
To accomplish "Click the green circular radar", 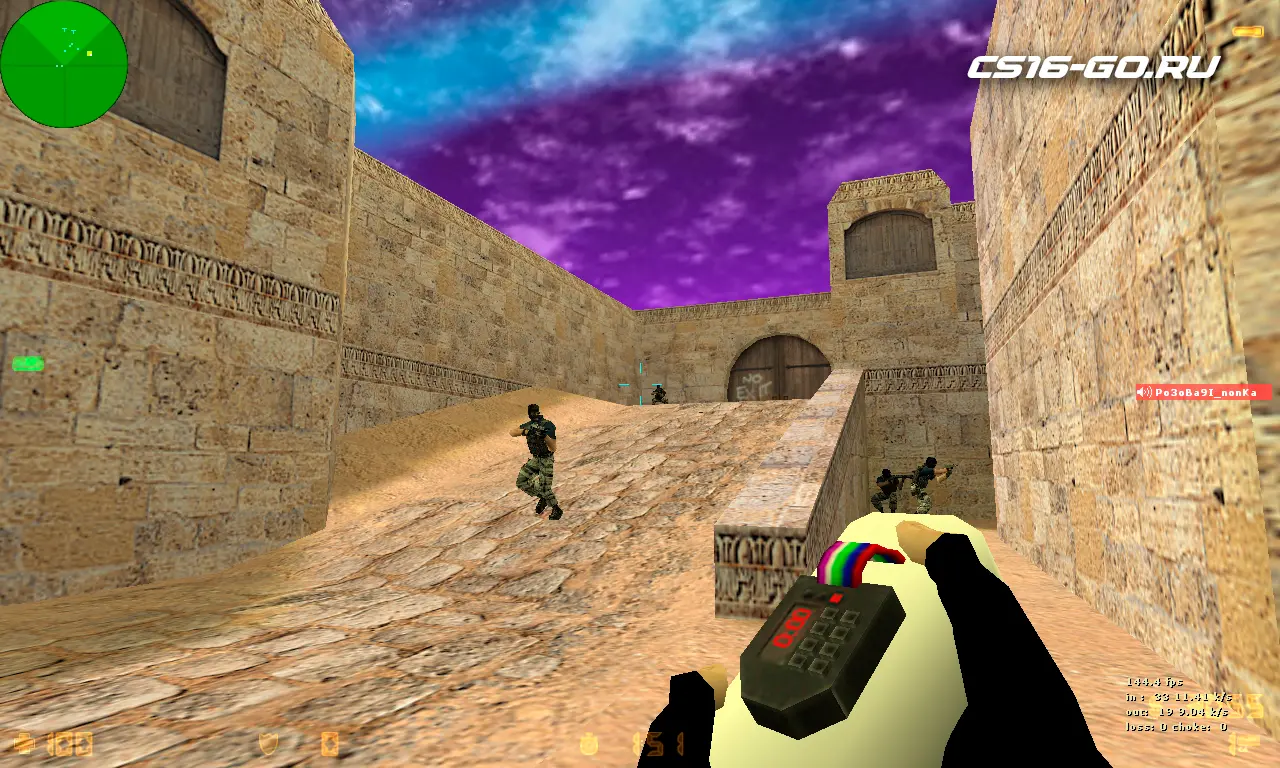I will [64, 64].
